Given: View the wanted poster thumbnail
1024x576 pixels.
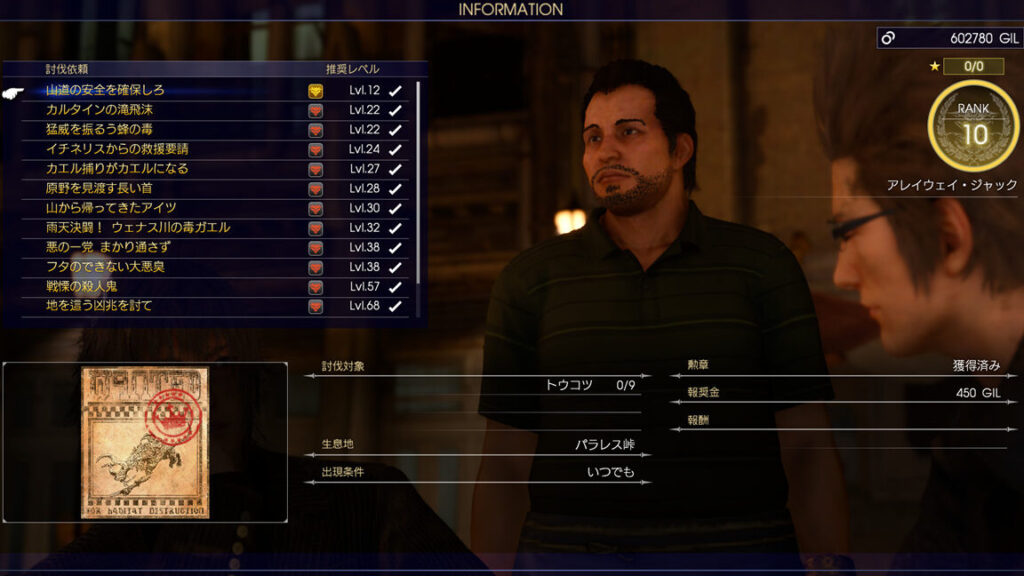Looking at the screenshot, I should (145, 441).
